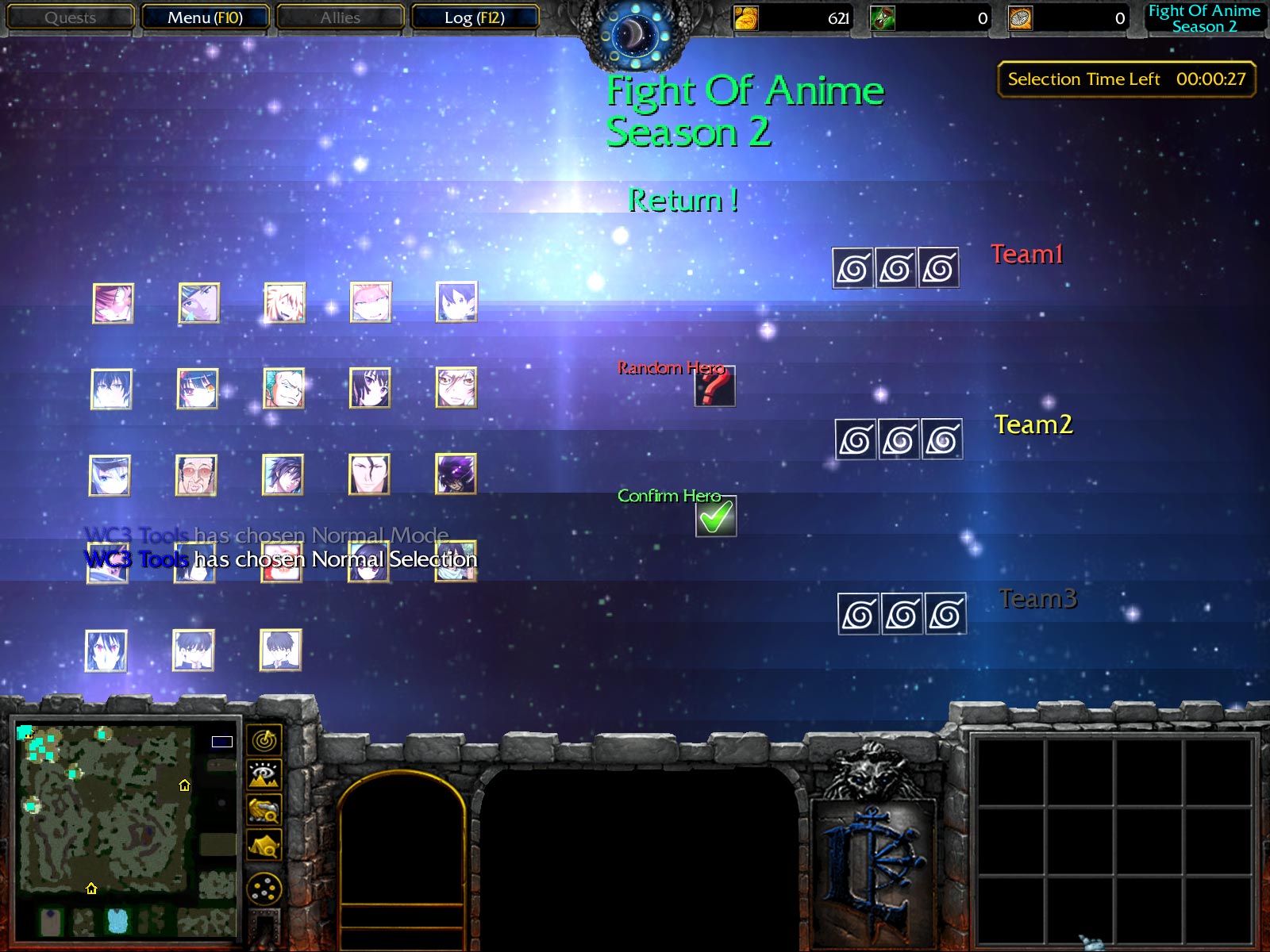1270x952 pixels.
Task: Toggle the formation movement dots button
Action: point(264,889)
